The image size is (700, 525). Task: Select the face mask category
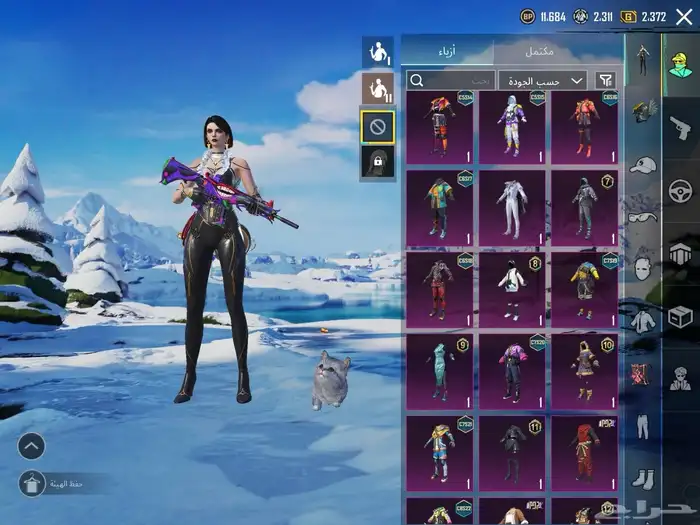point(641,268)
